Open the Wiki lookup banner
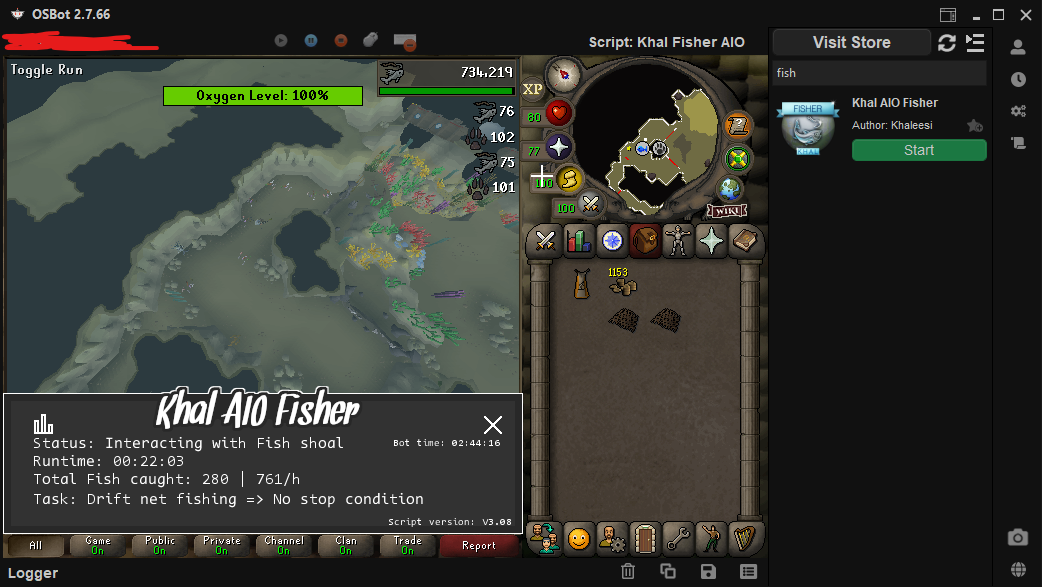The height and width of the screenshot is (587, 1042). [727, 210]
